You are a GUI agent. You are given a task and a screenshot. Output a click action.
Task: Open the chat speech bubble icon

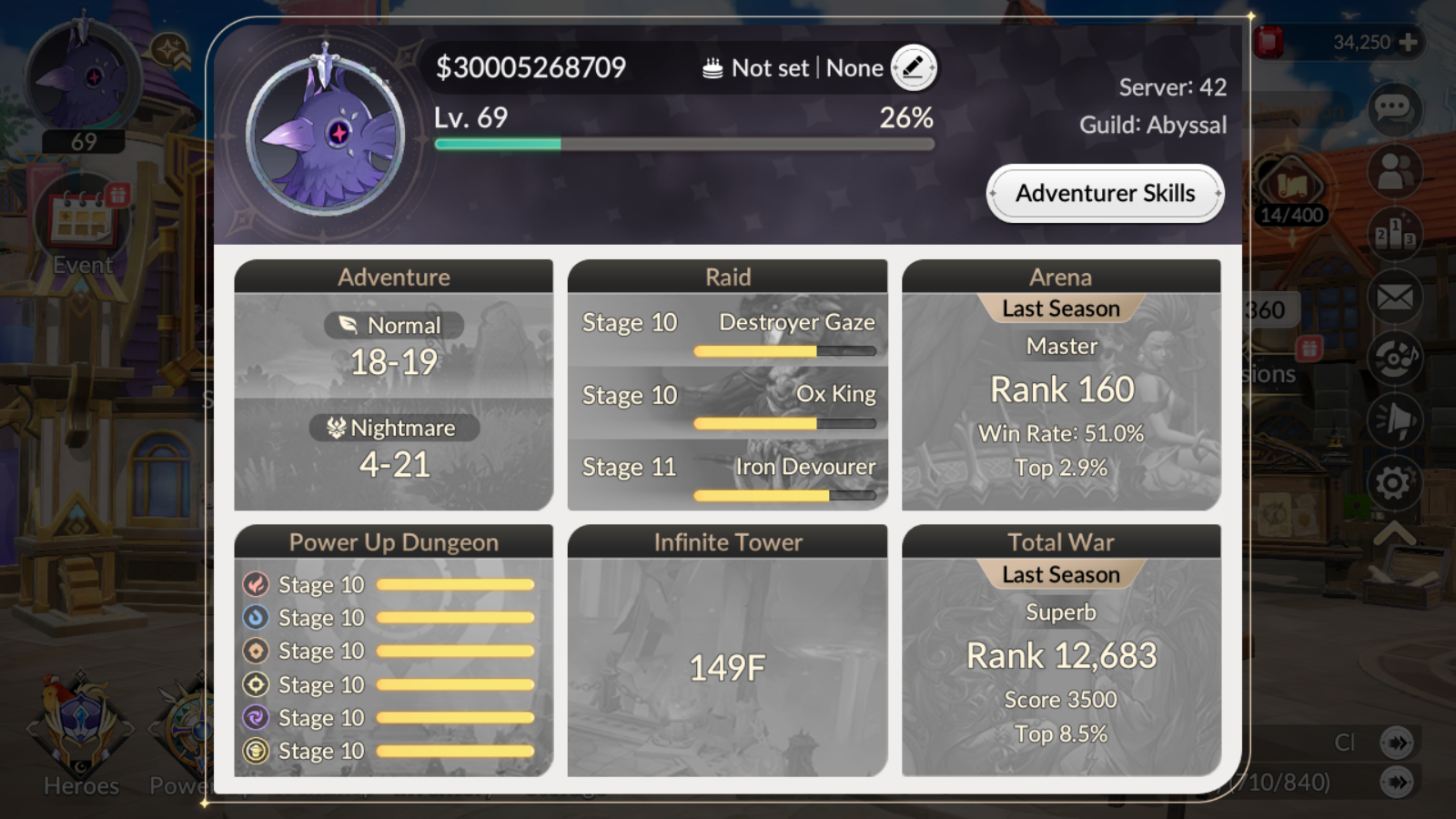1393,109
